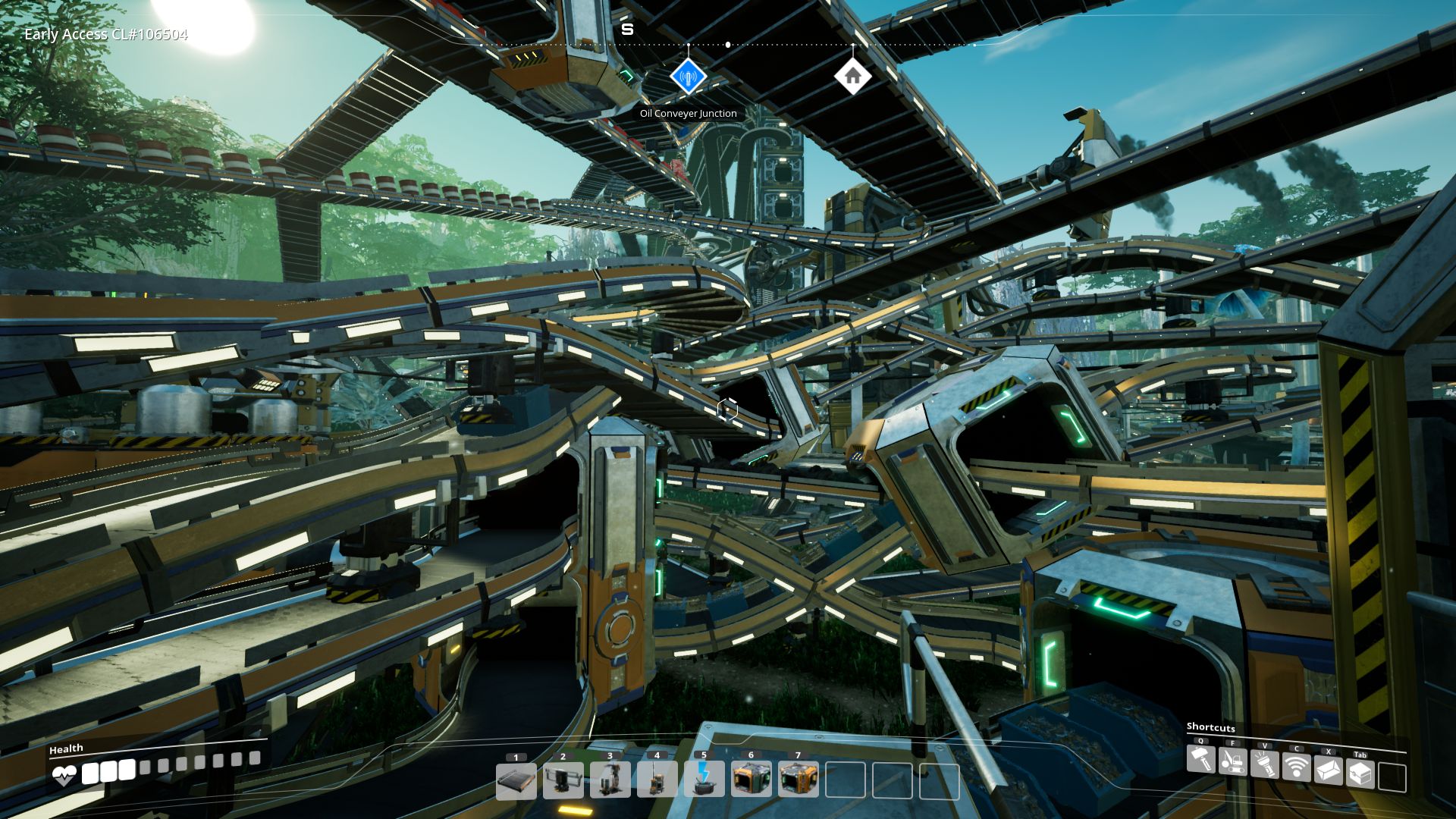This screenshot has height=819, width=1456.
Task: Click the wireless signal scanner shortcut
Action: pyautogui.click(x=1296, y=767)
